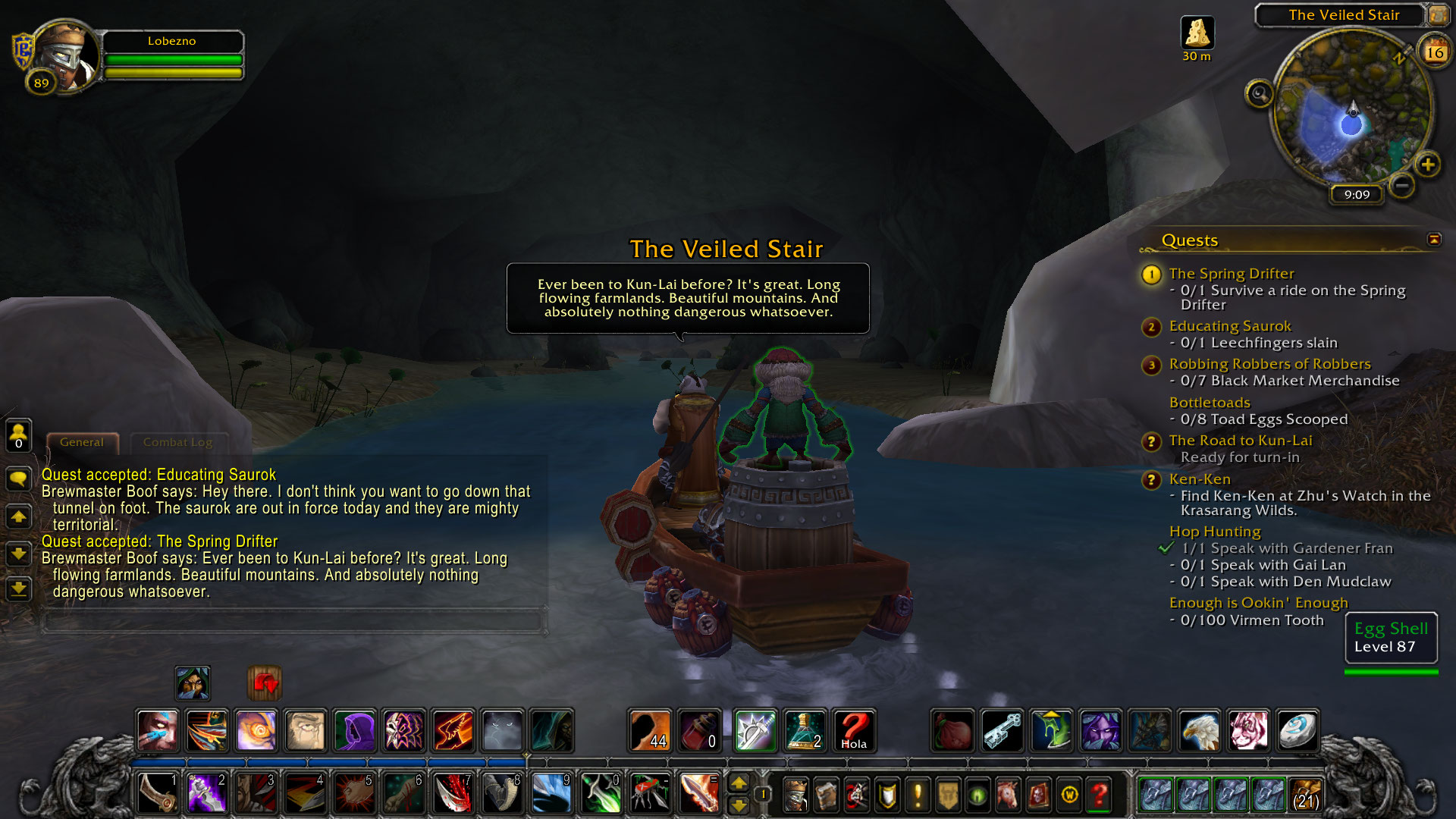Open the minimap tracking magnifier button
The height and width of the screenshot is (819, 1456).
point(1260,94)
